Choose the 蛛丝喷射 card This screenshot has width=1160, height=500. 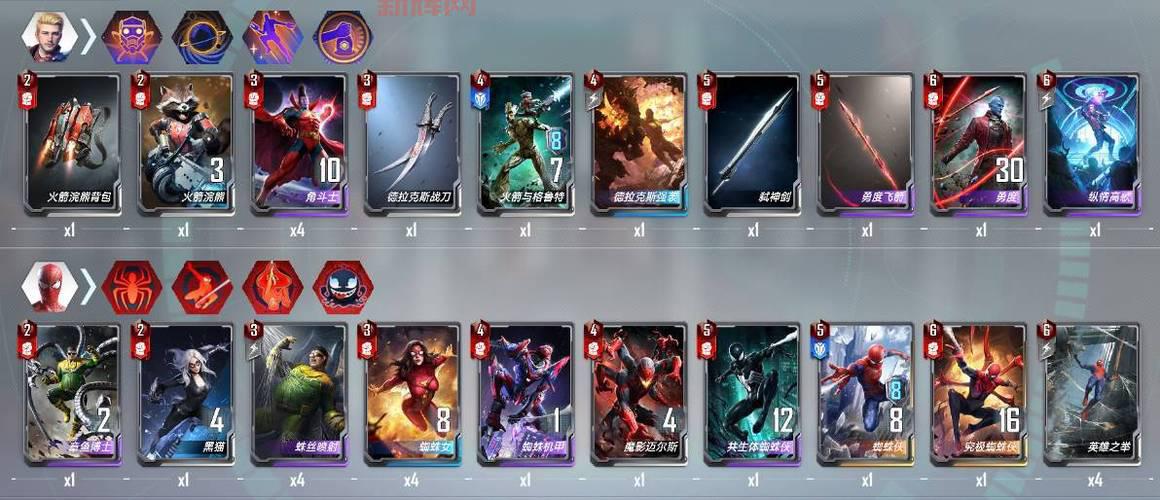click(x=297, y=393)
